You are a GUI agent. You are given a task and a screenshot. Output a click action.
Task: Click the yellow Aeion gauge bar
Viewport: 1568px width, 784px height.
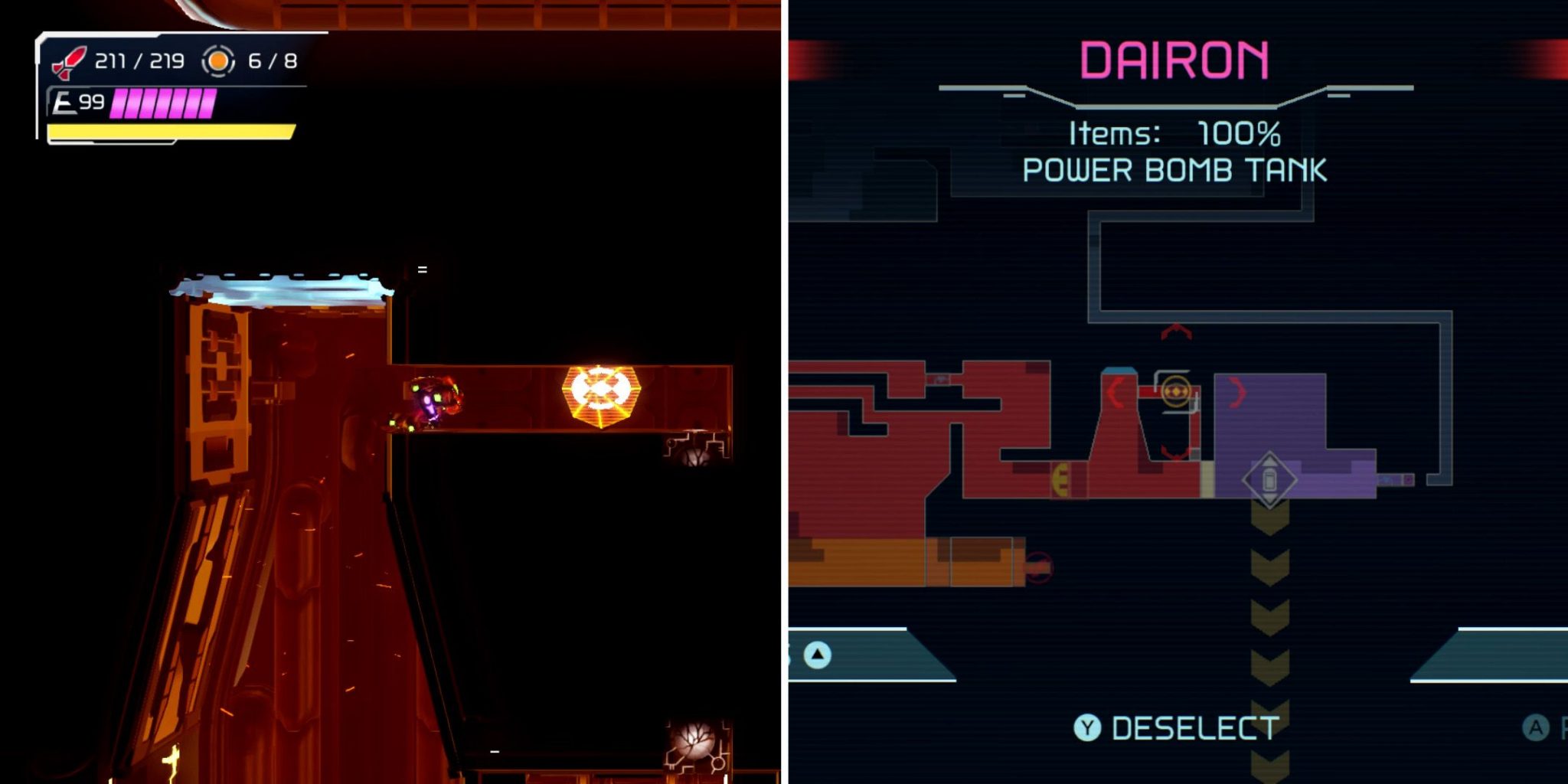(x=170, y=131)
